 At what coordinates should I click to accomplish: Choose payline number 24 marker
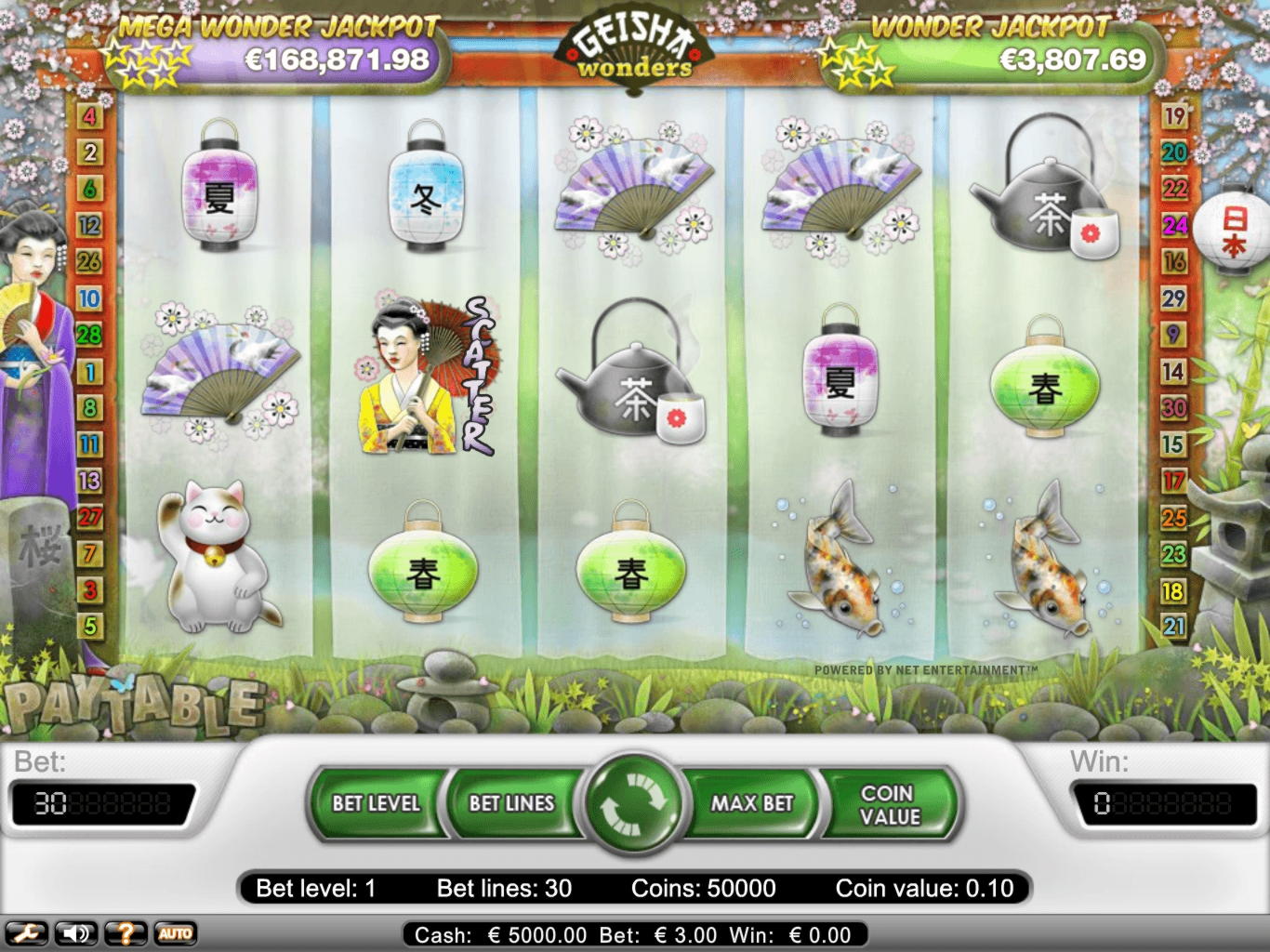(x=1174, y=226)
